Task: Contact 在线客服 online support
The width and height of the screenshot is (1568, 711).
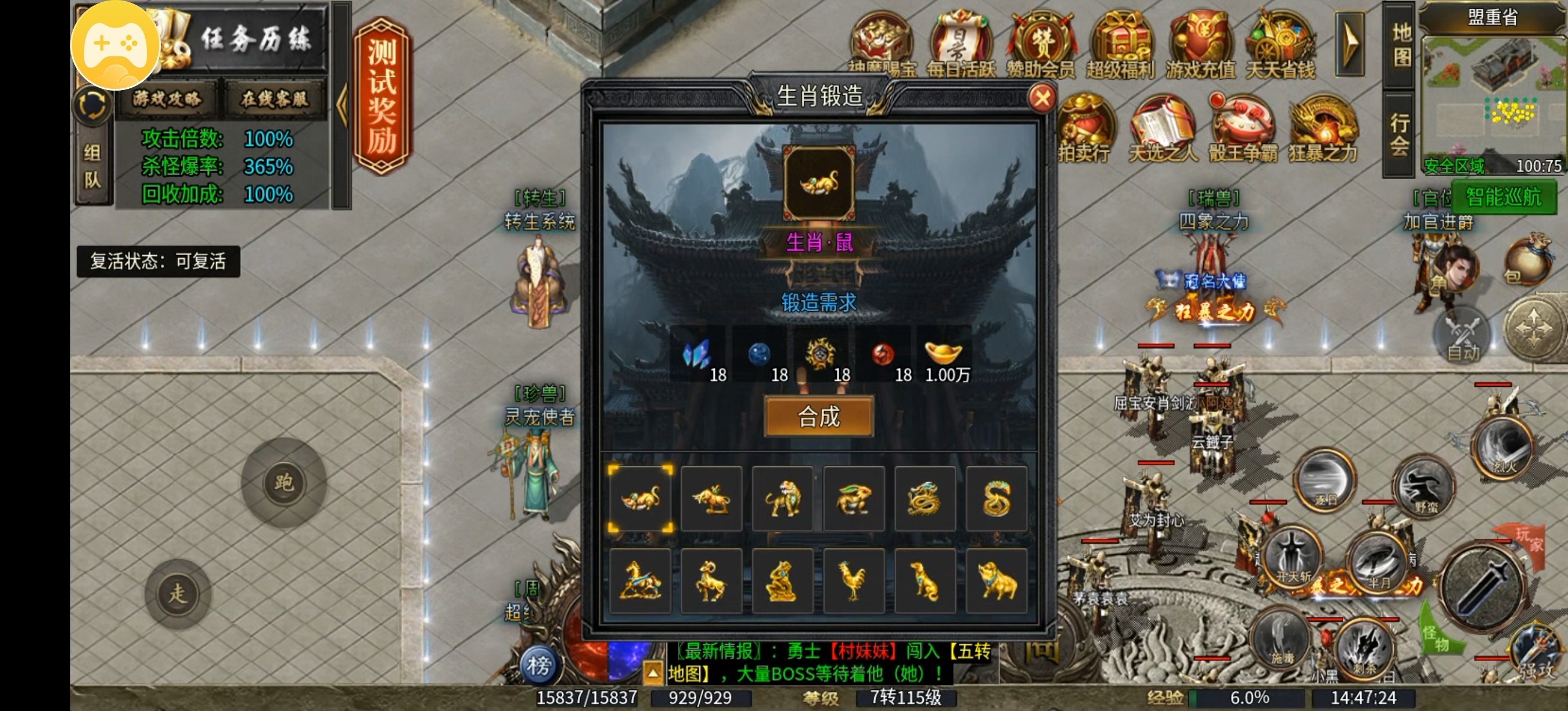Action: pyautogui.click(x=275, y=99)
